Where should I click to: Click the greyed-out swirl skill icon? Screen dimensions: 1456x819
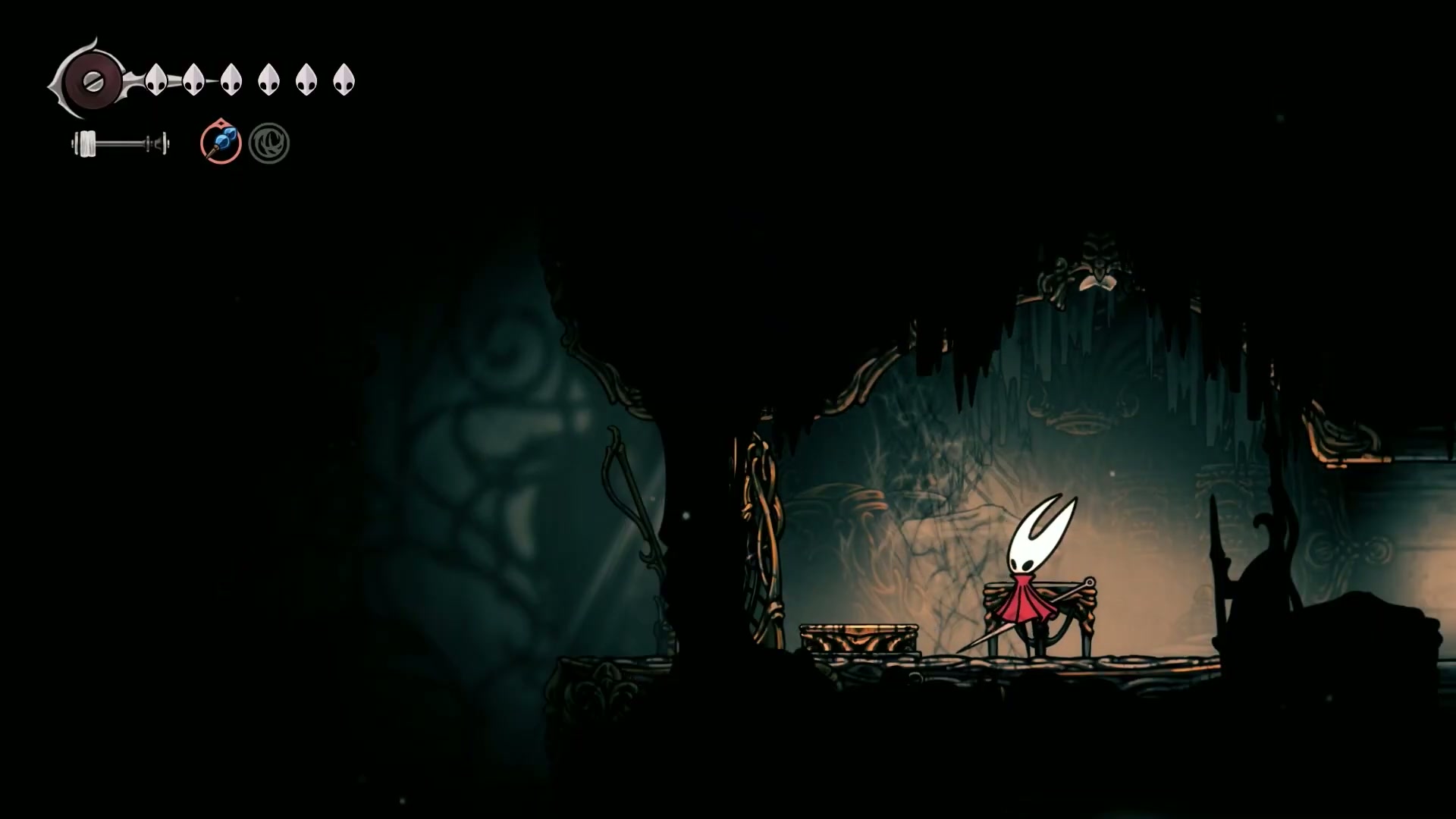pyautogui.click(x=269, y=143)
